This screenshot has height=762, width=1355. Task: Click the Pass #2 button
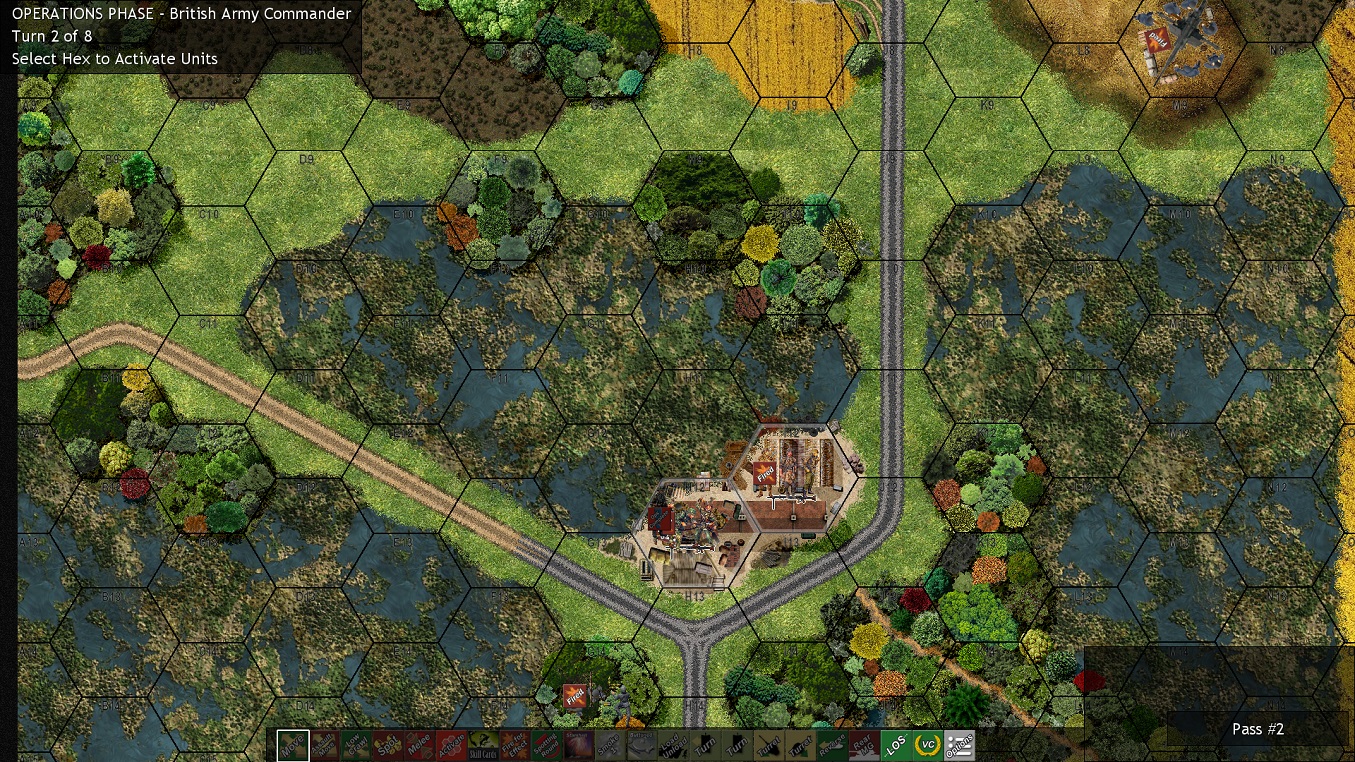pos(1257,729)
